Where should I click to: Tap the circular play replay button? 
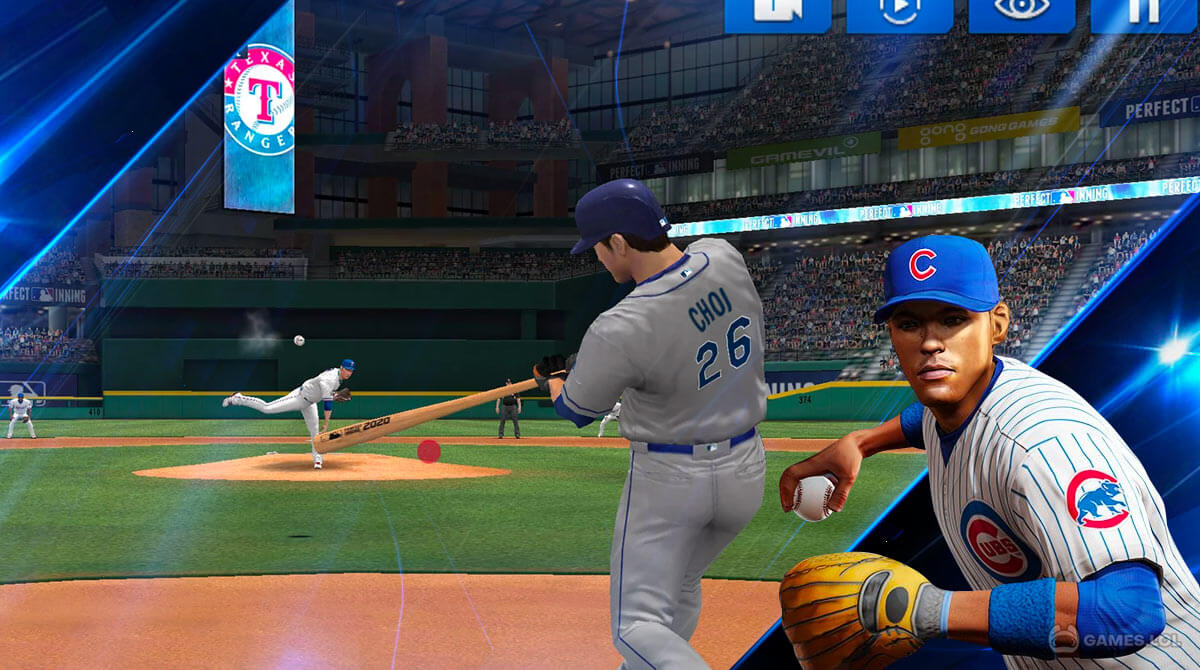click(899, 14)
